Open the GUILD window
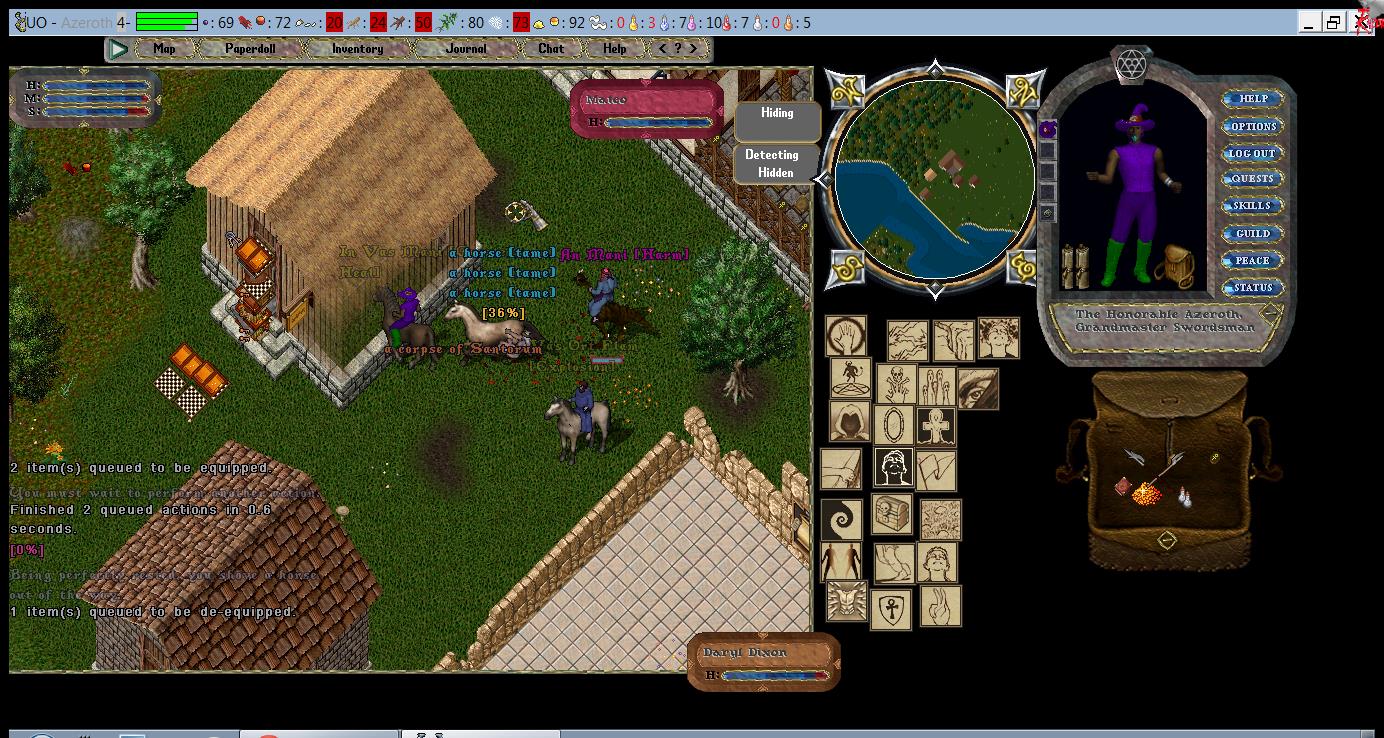Viewport: 1384px width, 738px height. 1252,233
